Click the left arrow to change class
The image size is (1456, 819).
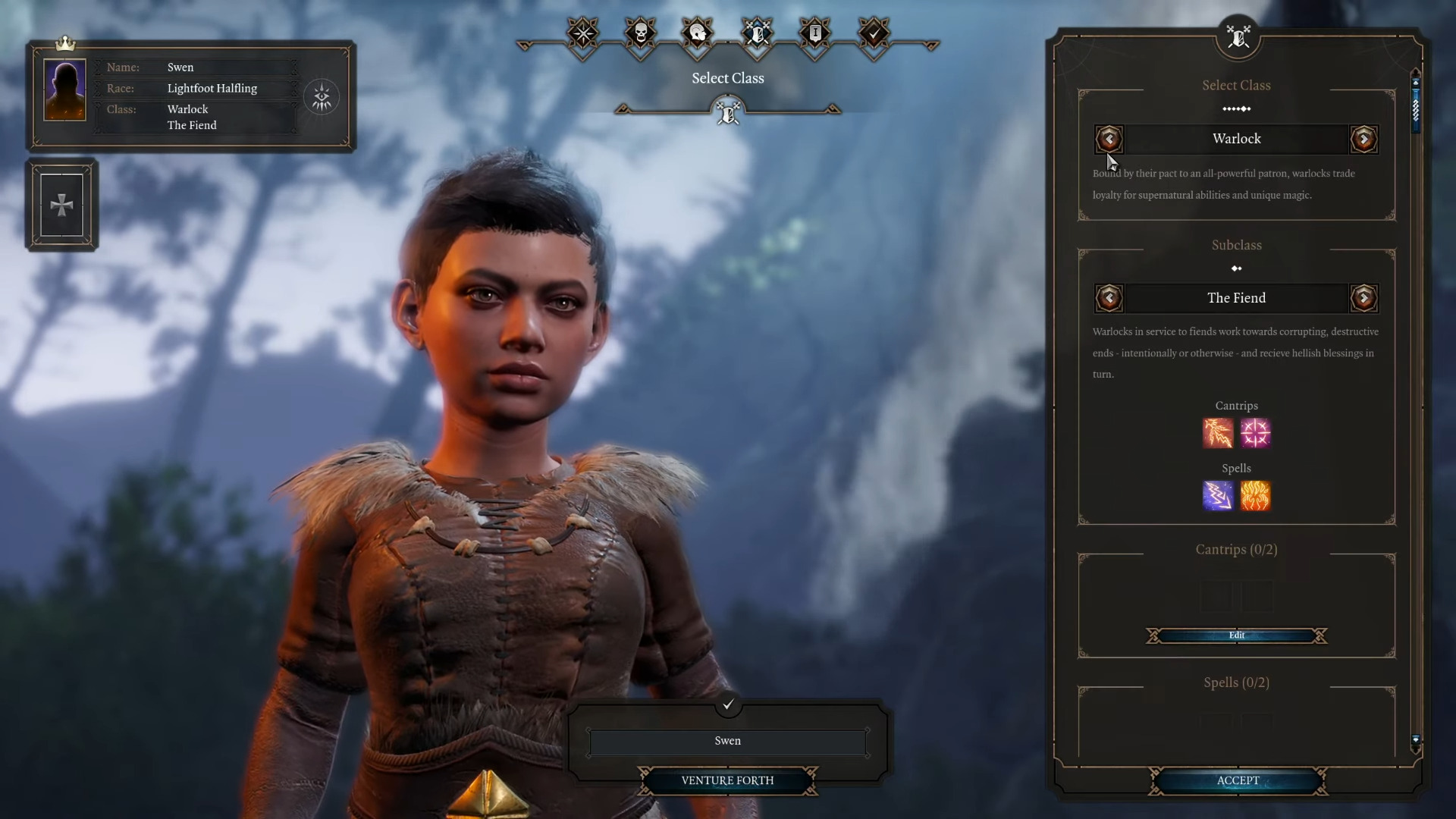point(1109,140)
